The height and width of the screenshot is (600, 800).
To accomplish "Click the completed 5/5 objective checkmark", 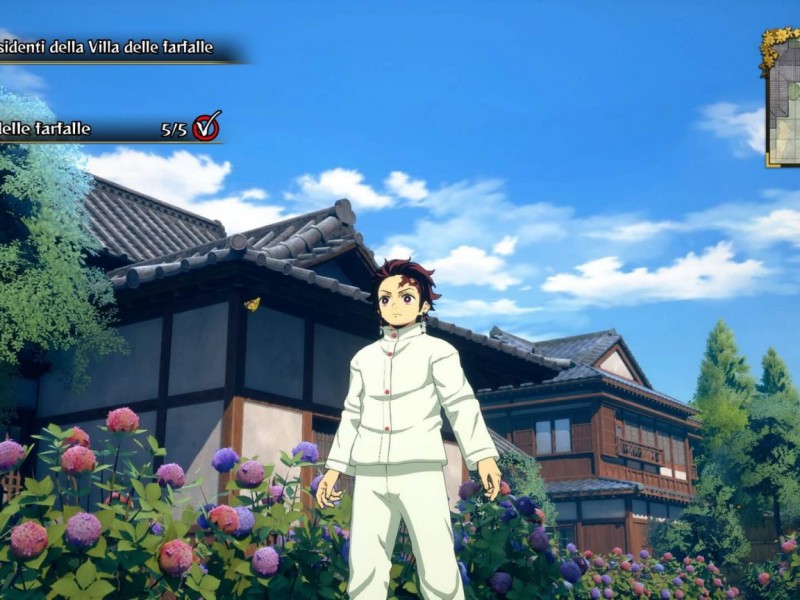I will [206, 127].
